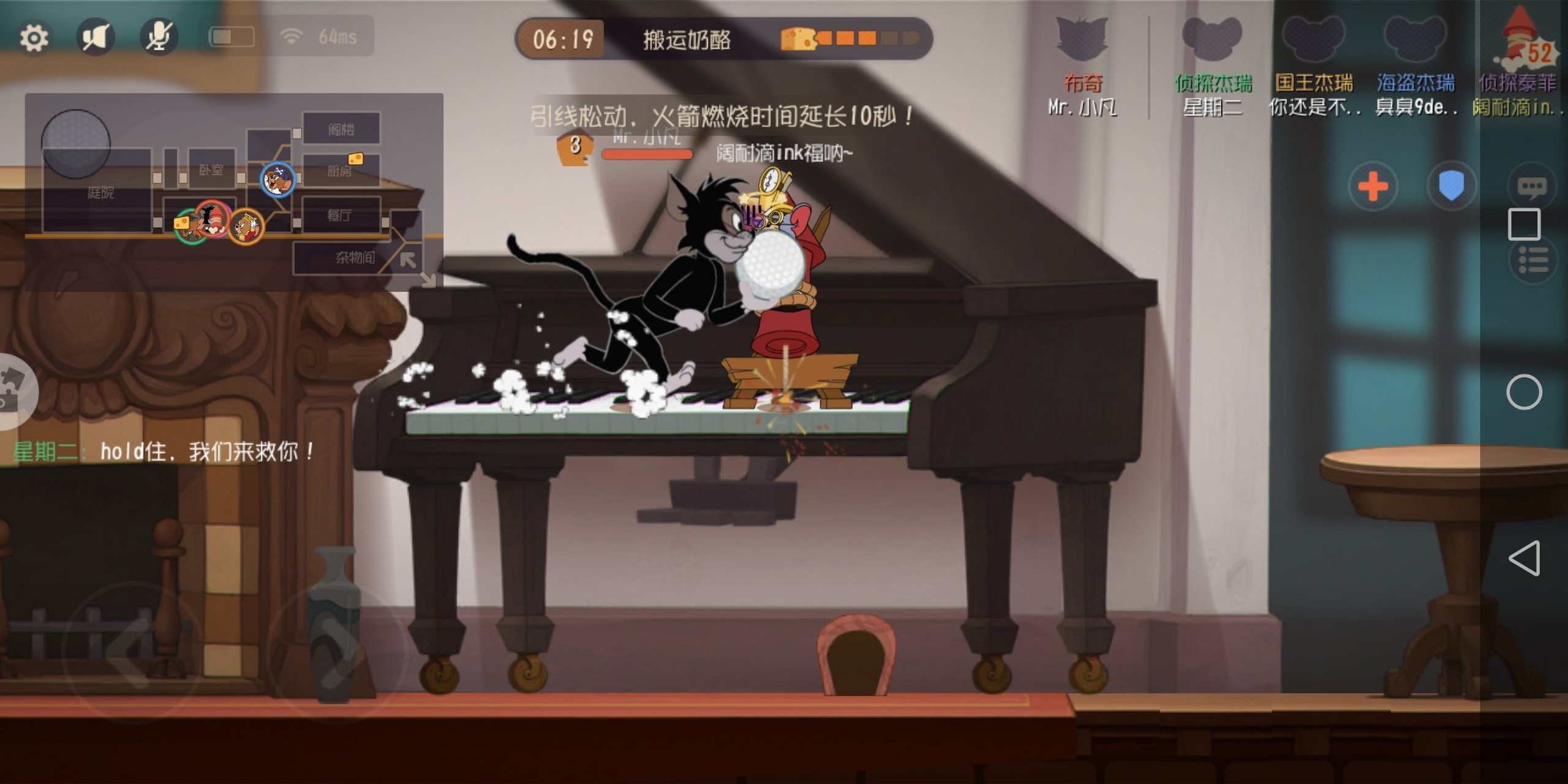Open the chat speech bubble
Screen dimensions: 1568x784
coord(1532,187)
